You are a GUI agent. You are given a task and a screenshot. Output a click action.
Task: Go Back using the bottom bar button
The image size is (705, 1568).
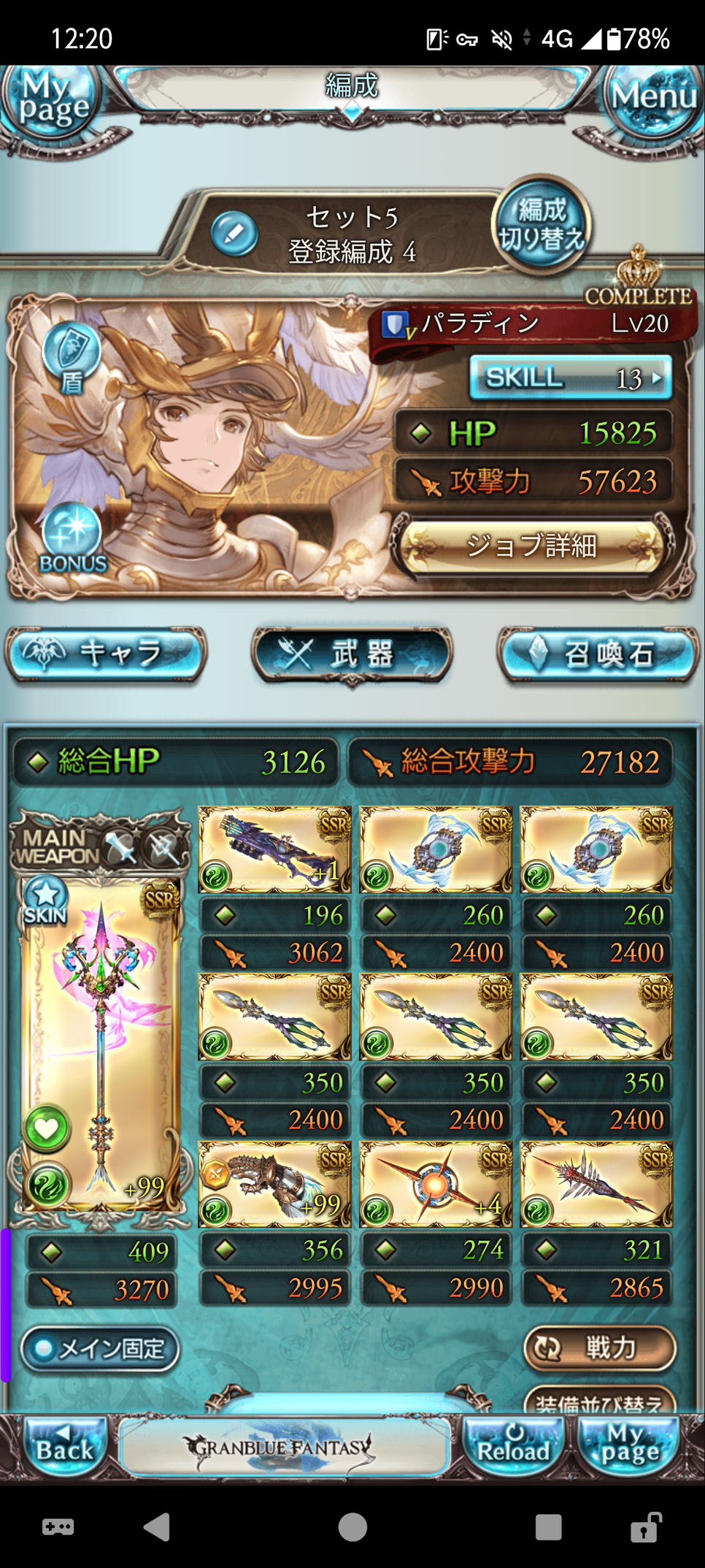[x=64, y=1447]
